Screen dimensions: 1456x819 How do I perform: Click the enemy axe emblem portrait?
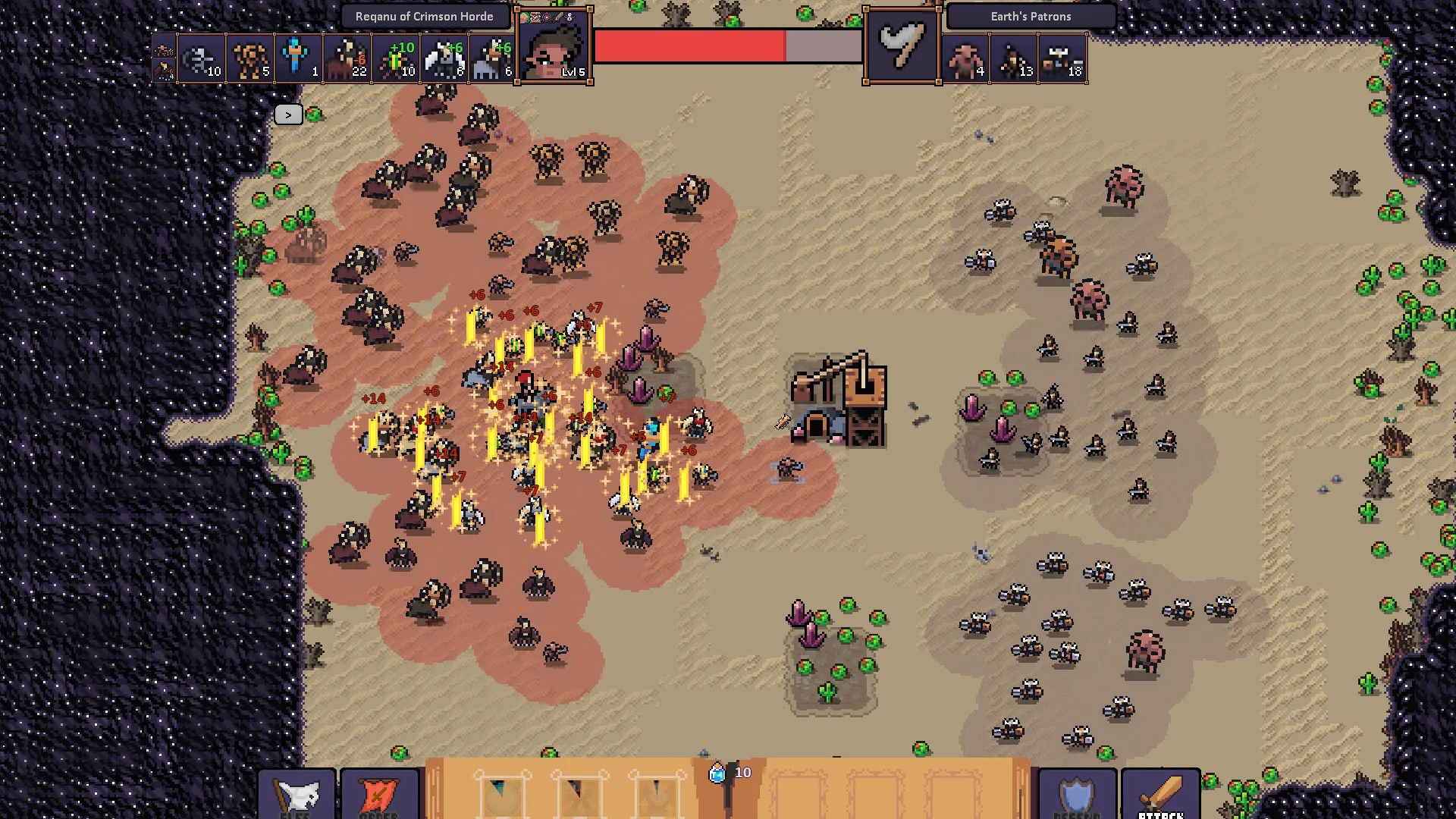coord(902,47)
